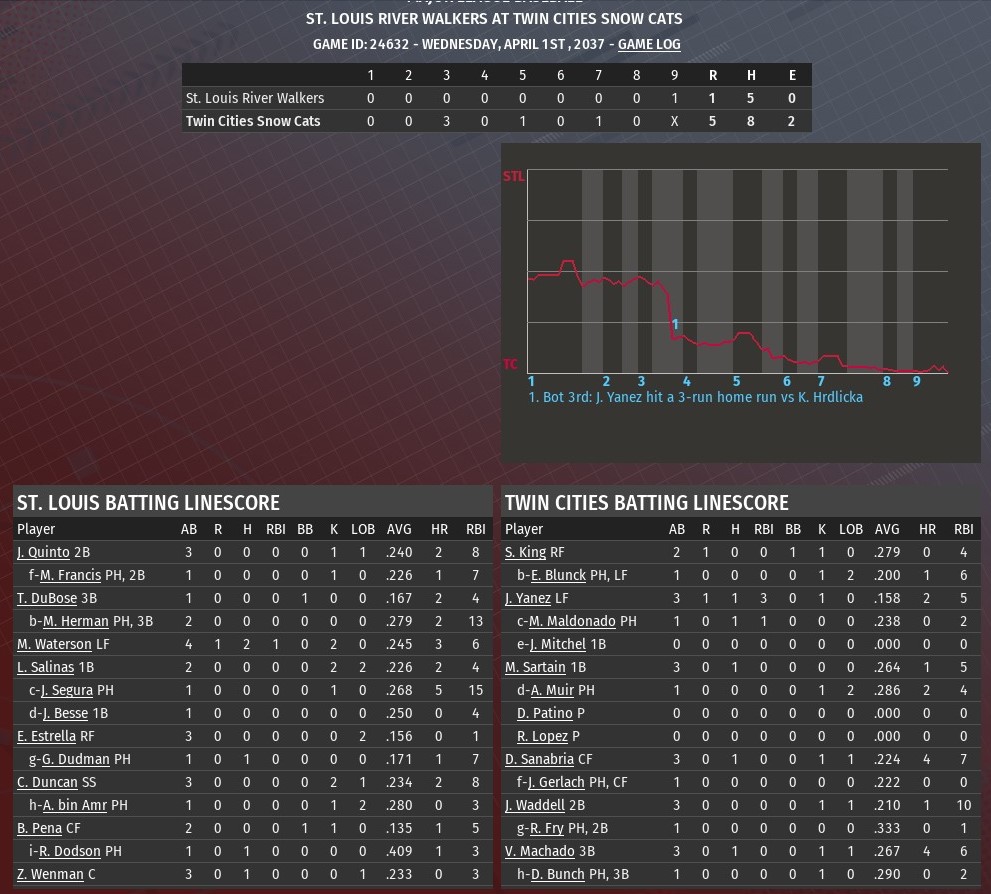Viewport: 991px width, 894px height.
Task: Open V. Machado's player profile
Action: (x=540, y=851)
